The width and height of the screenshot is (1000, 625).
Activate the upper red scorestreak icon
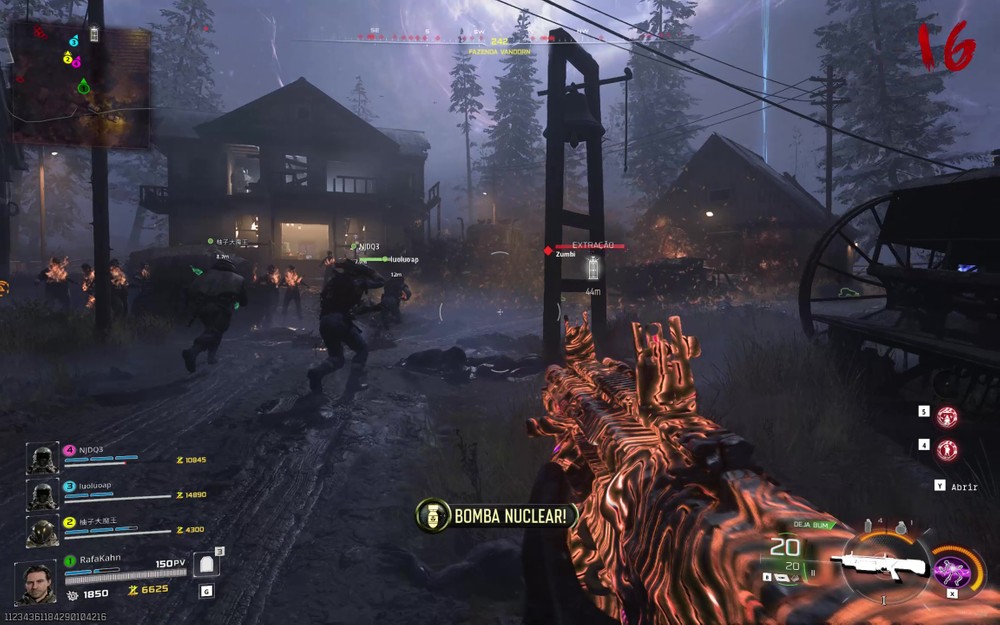click(x=947, y=416)
